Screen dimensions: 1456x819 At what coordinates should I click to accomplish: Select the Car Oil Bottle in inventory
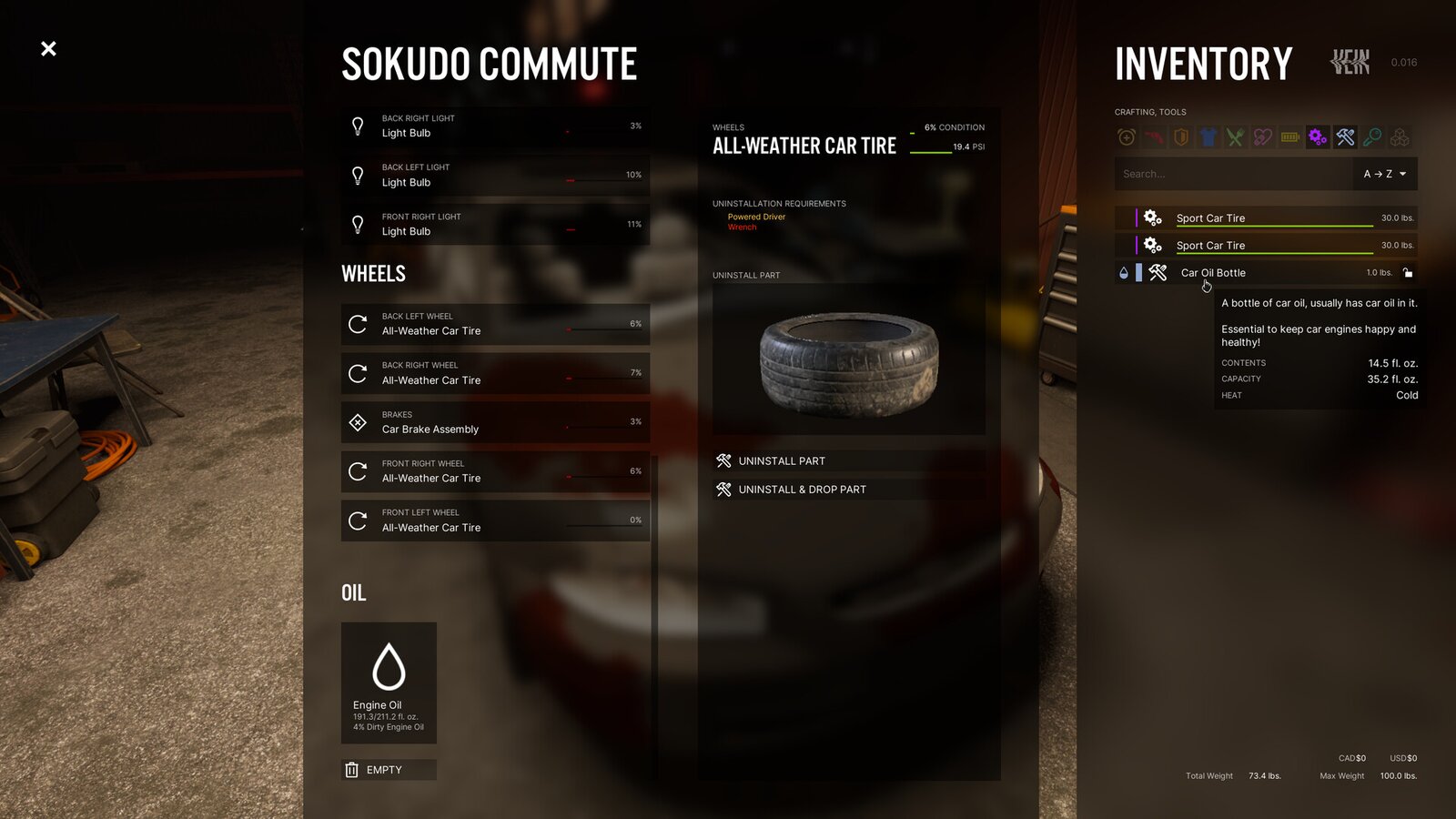point(1256,273)
